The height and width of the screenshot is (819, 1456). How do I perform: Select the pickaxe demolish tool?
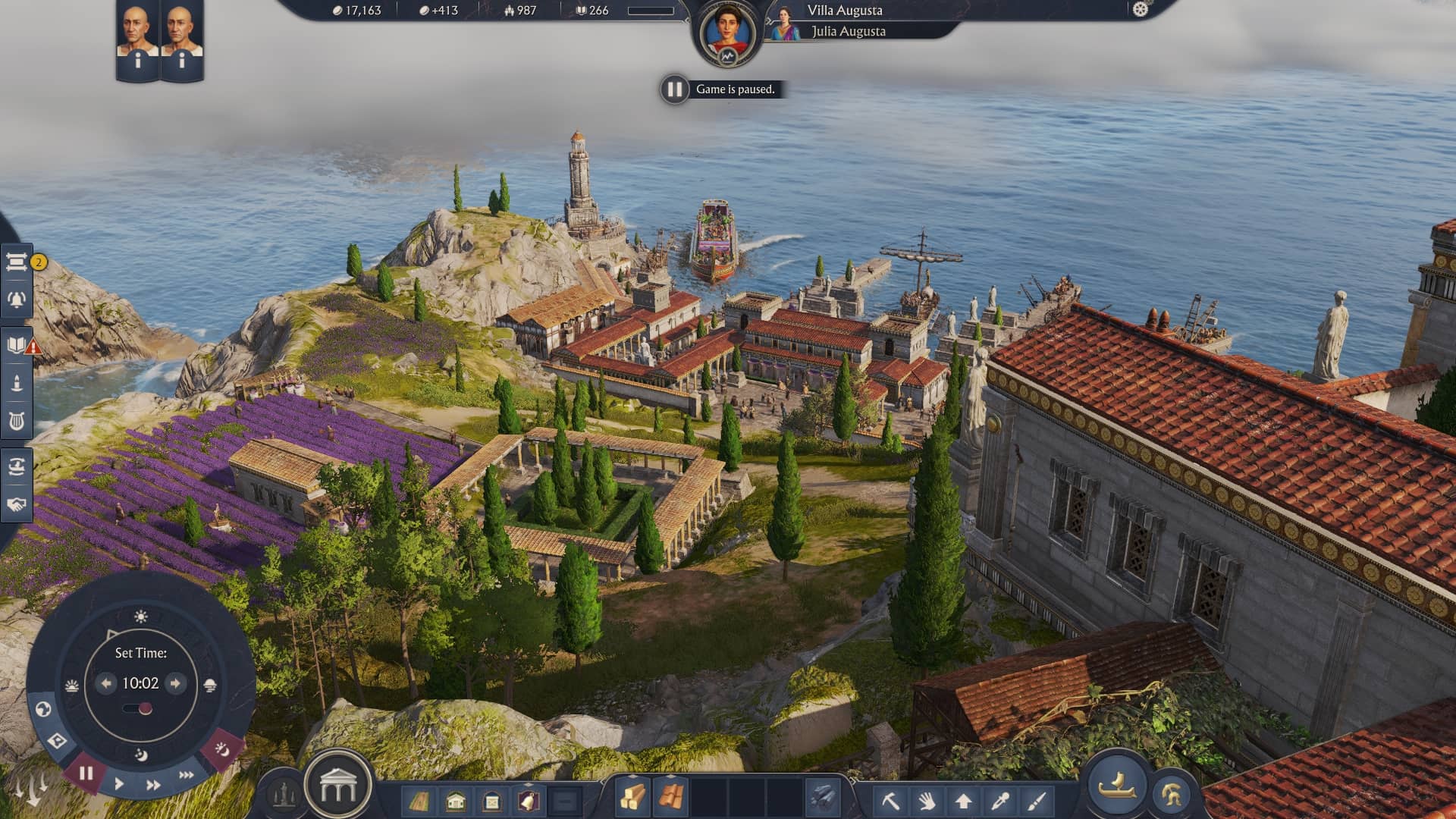point(891,800)
